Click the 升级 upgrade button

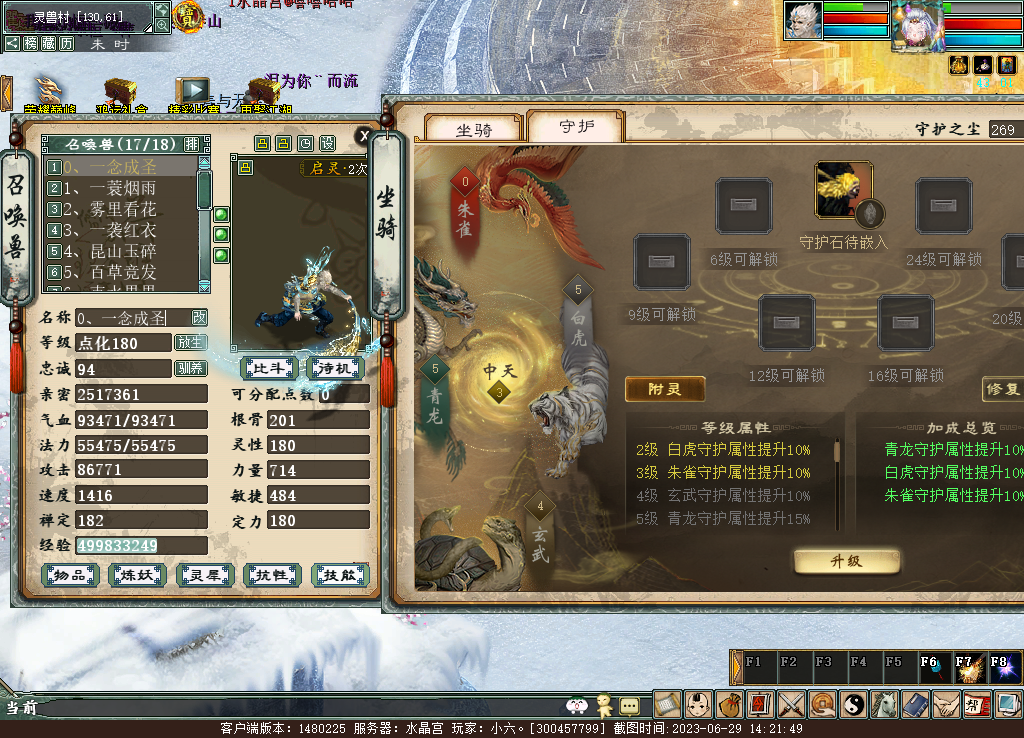846,561
